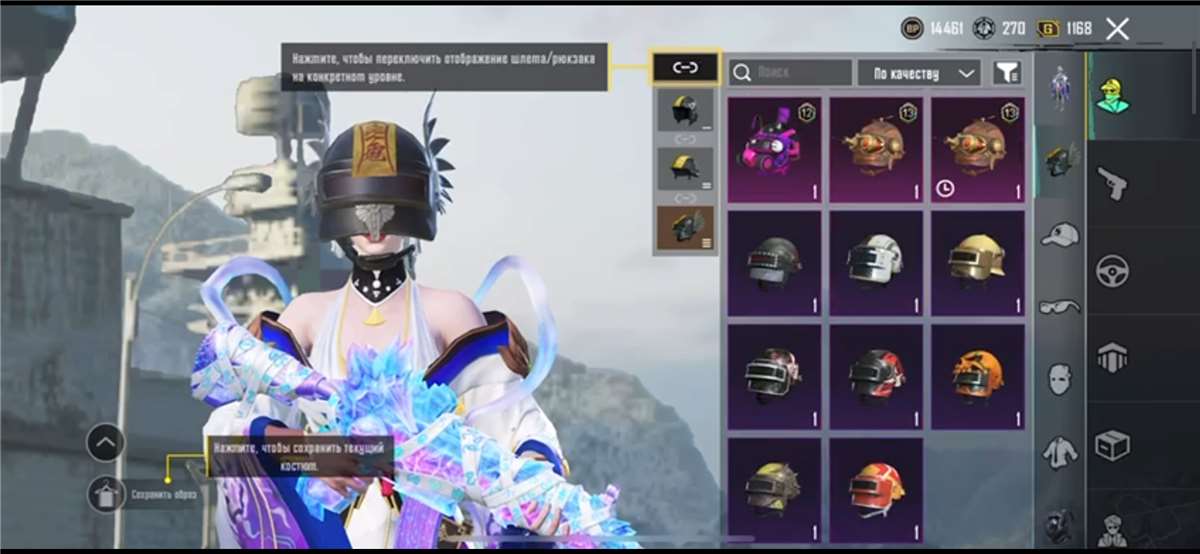Image resolution: width=1200 pixels, height=554 pixels.
Task: Pick the golden level 3 helmet
Action: click(977, 263)
